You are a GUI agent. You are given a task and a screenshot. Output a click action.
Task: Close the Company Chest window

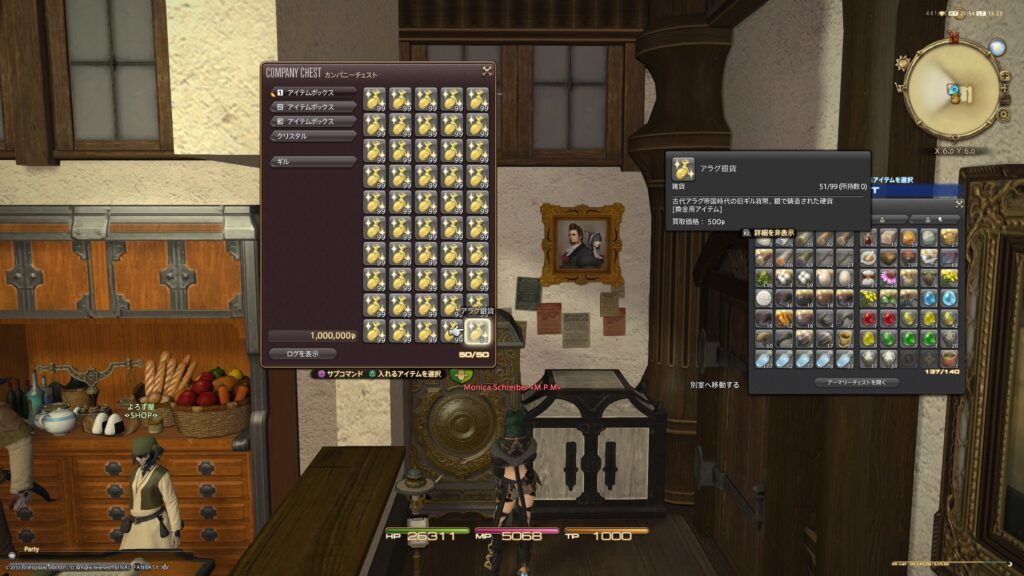click(x=487, y=71)
